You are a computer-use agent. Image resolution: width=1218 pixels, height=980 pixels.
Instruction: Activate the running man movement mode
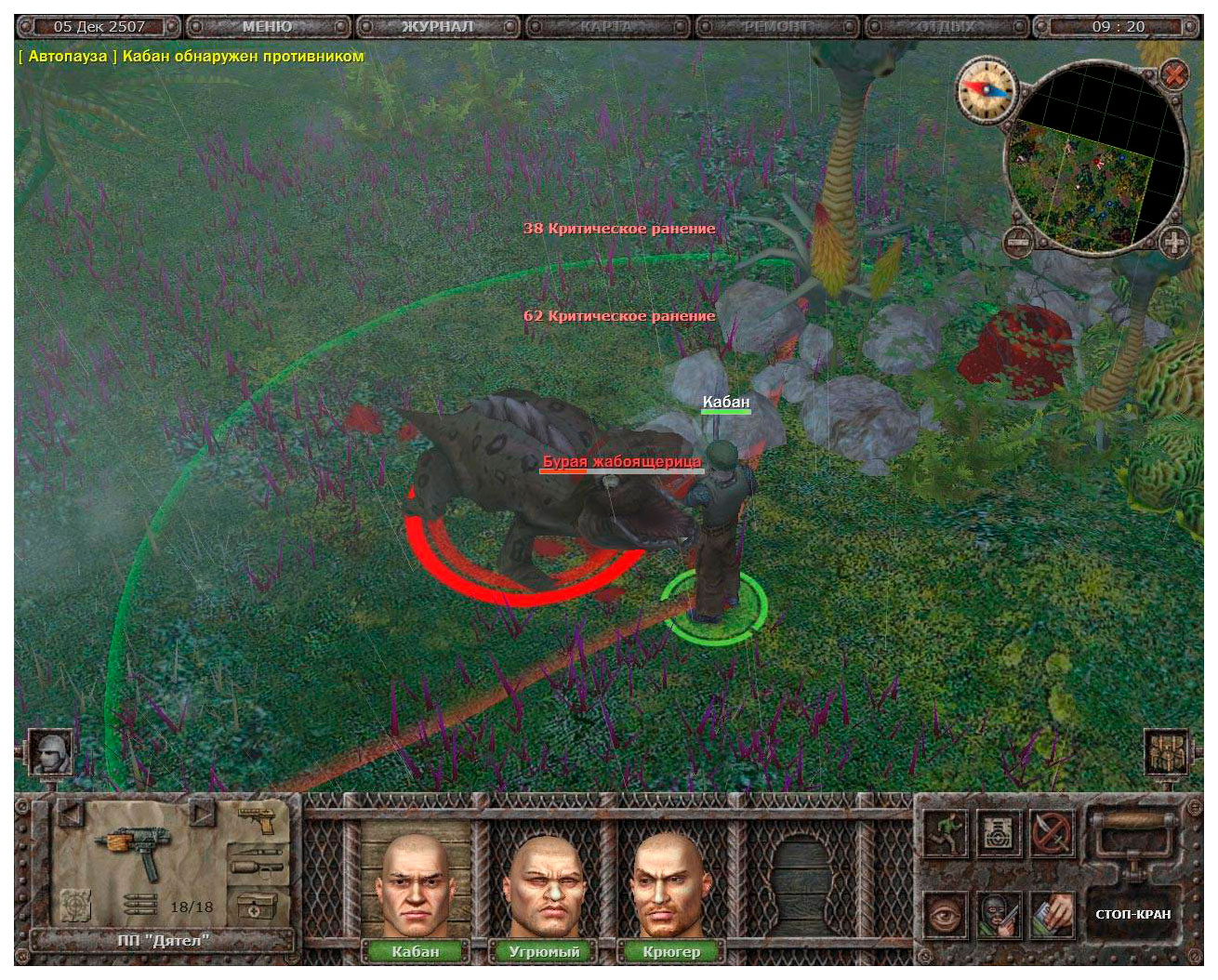(x=945, y=832)
